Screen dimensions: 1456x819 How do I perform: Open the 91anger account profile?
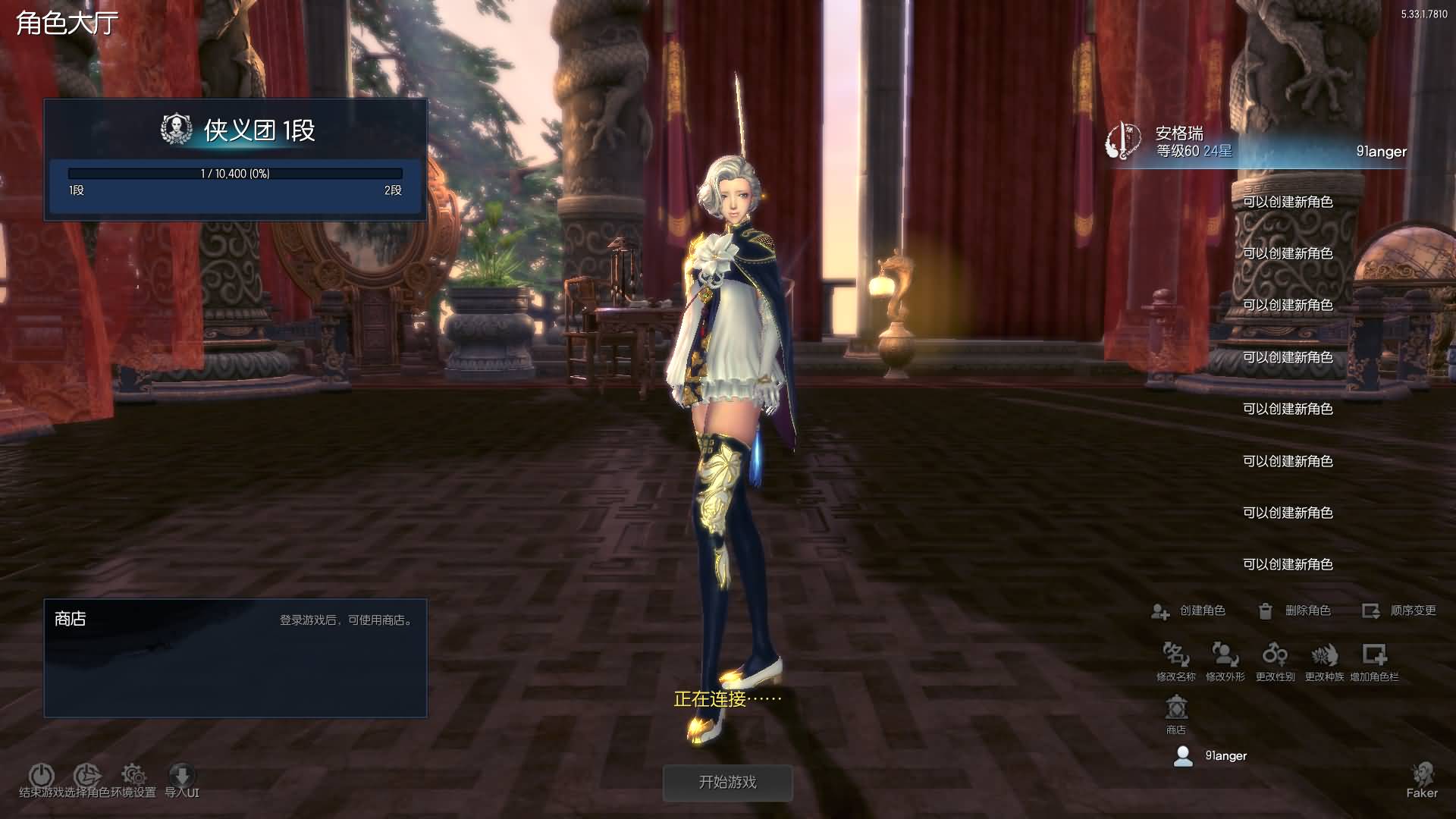point(1211,756)
